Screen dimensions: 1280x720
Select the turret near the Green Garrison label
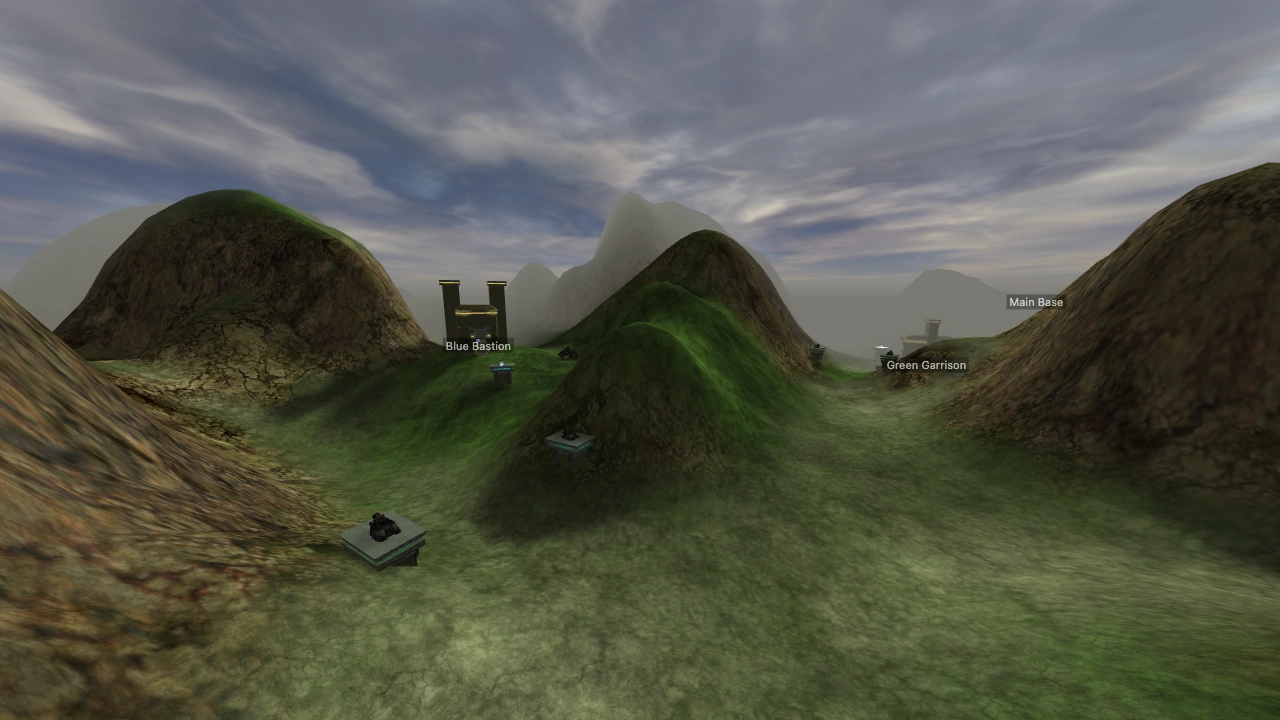tap(890, 355)
